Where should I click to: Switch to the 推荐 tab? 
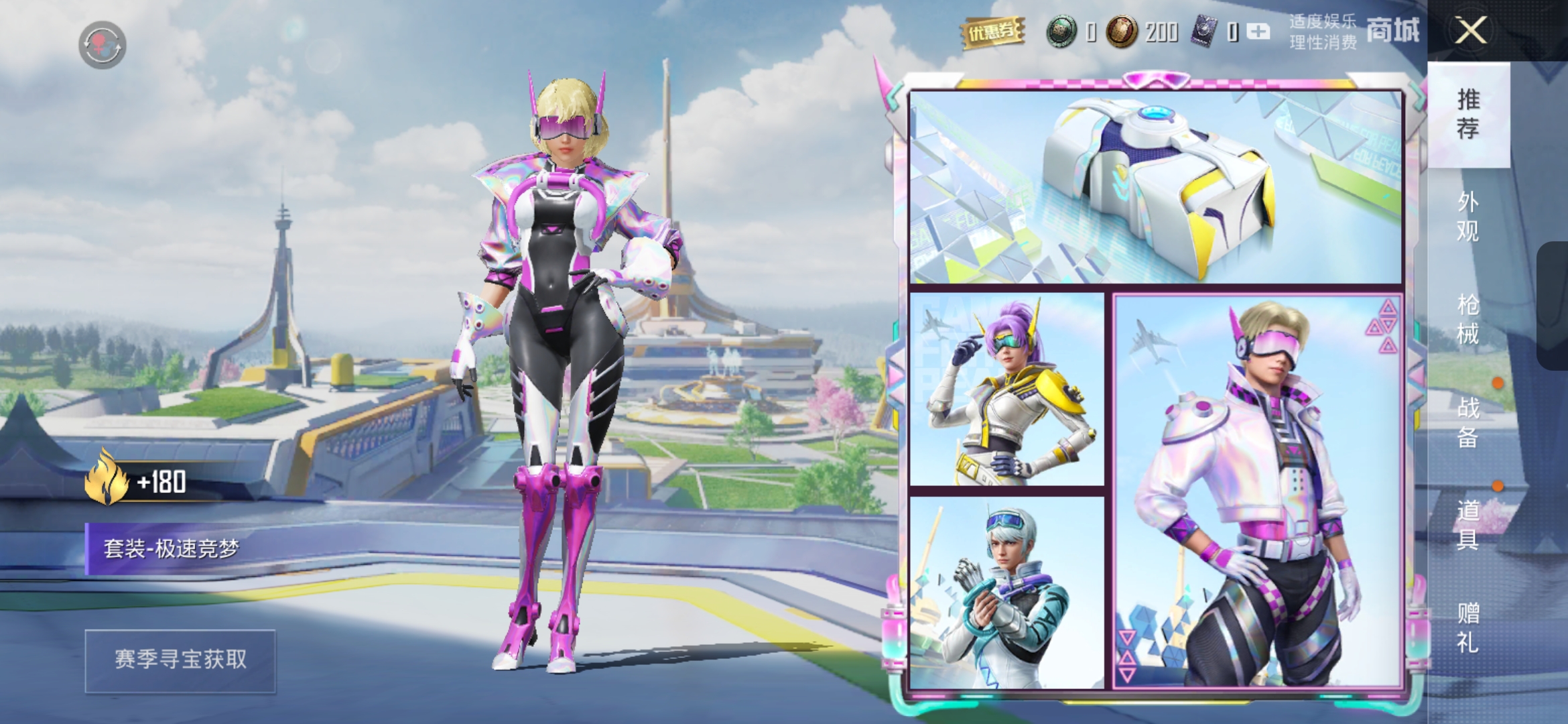coord(1467,114)
